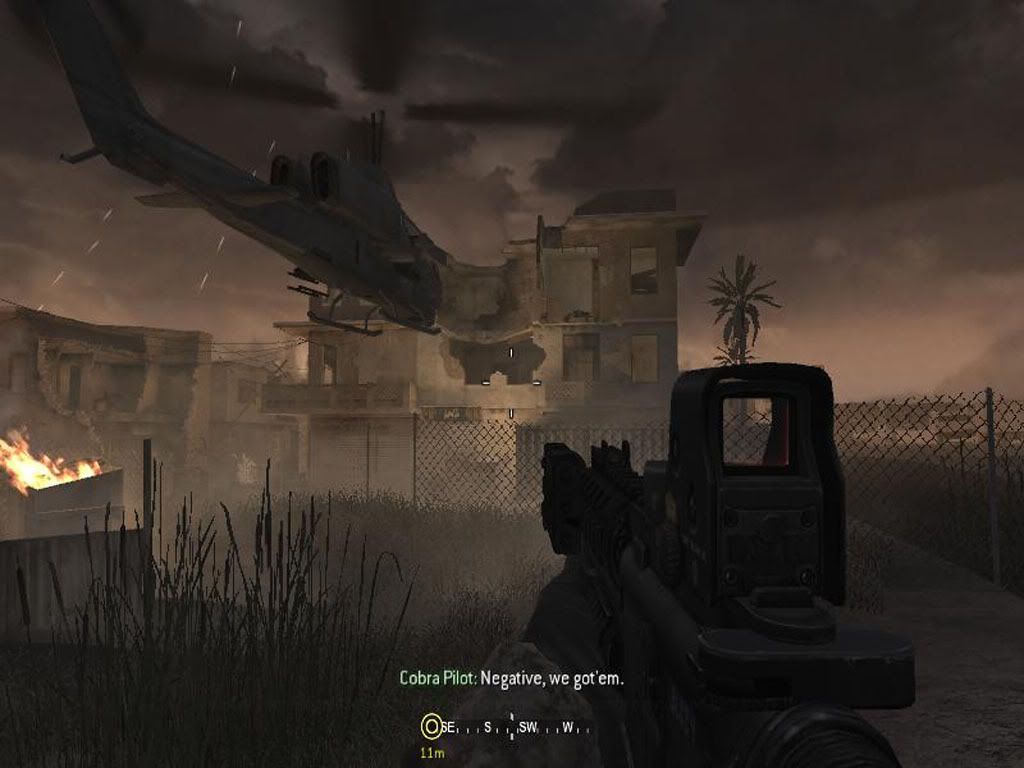Click the yellow objective marker on the compass
This screenshot has height=768, width=1024.
431,726
